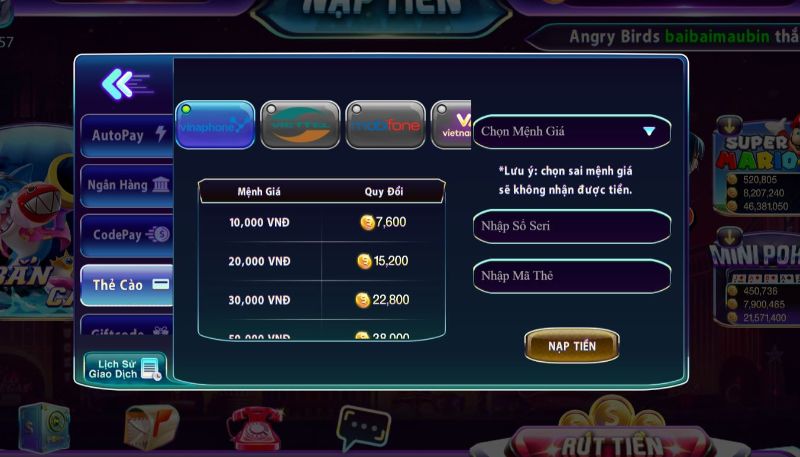800x457 pixels.
Task: Open the safe vault icon
Action: pyautogui.click(x=44, y=428)
